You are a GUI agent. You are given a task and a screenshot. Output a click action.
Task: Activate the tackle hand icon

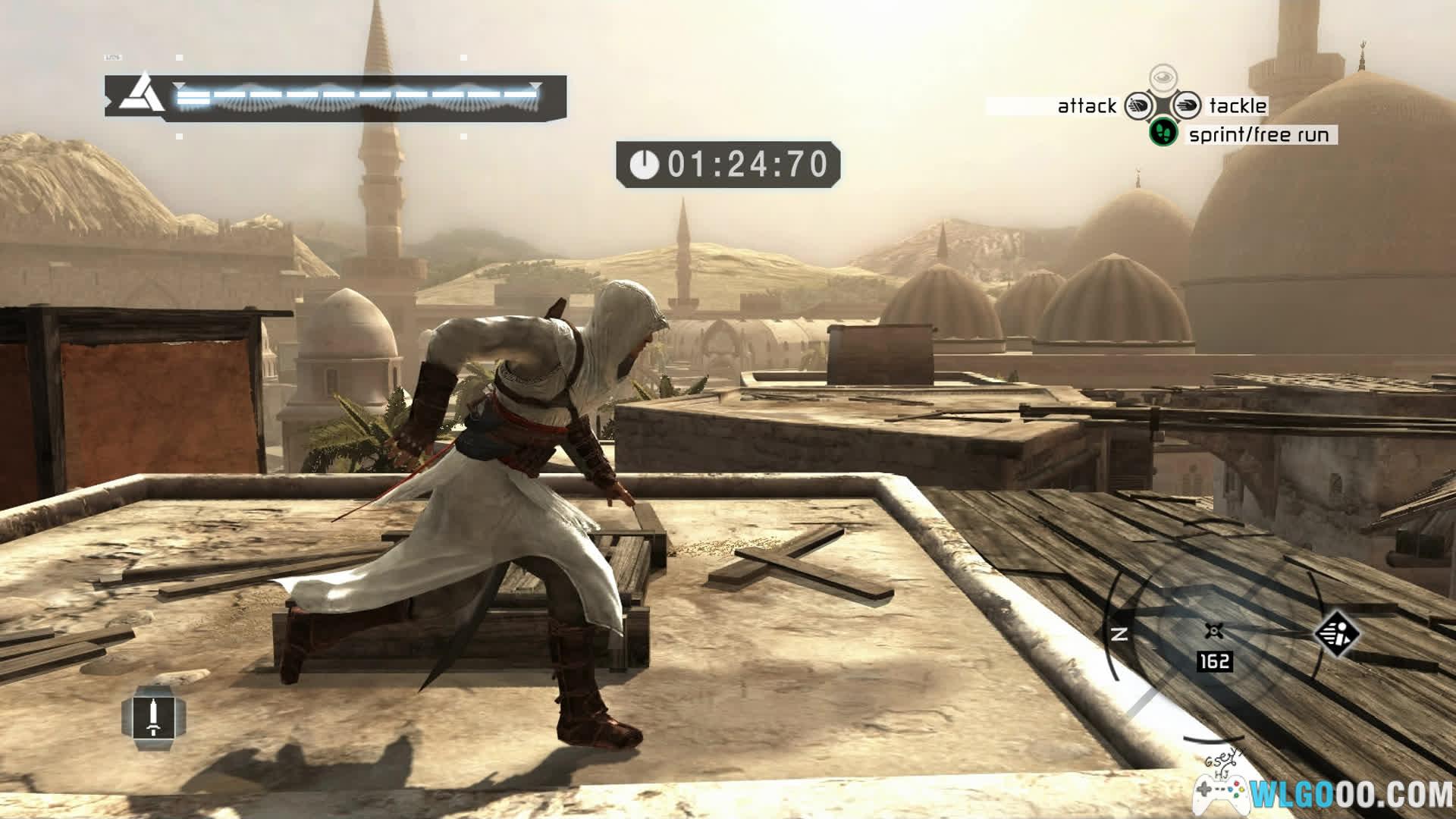pos(1188,105)
